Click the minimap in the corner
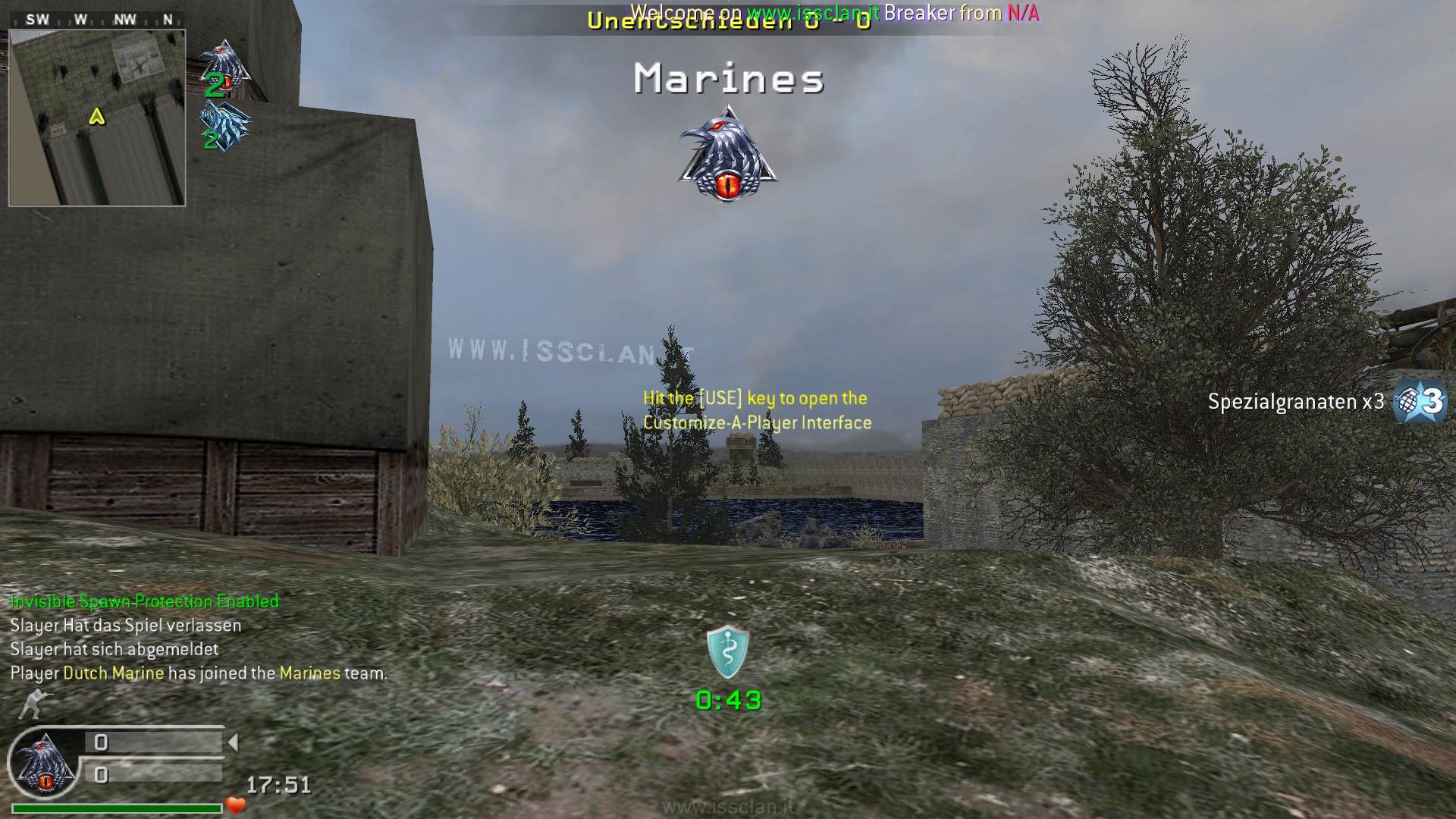This screenshot has height=819, width=1456. point(97,118)
